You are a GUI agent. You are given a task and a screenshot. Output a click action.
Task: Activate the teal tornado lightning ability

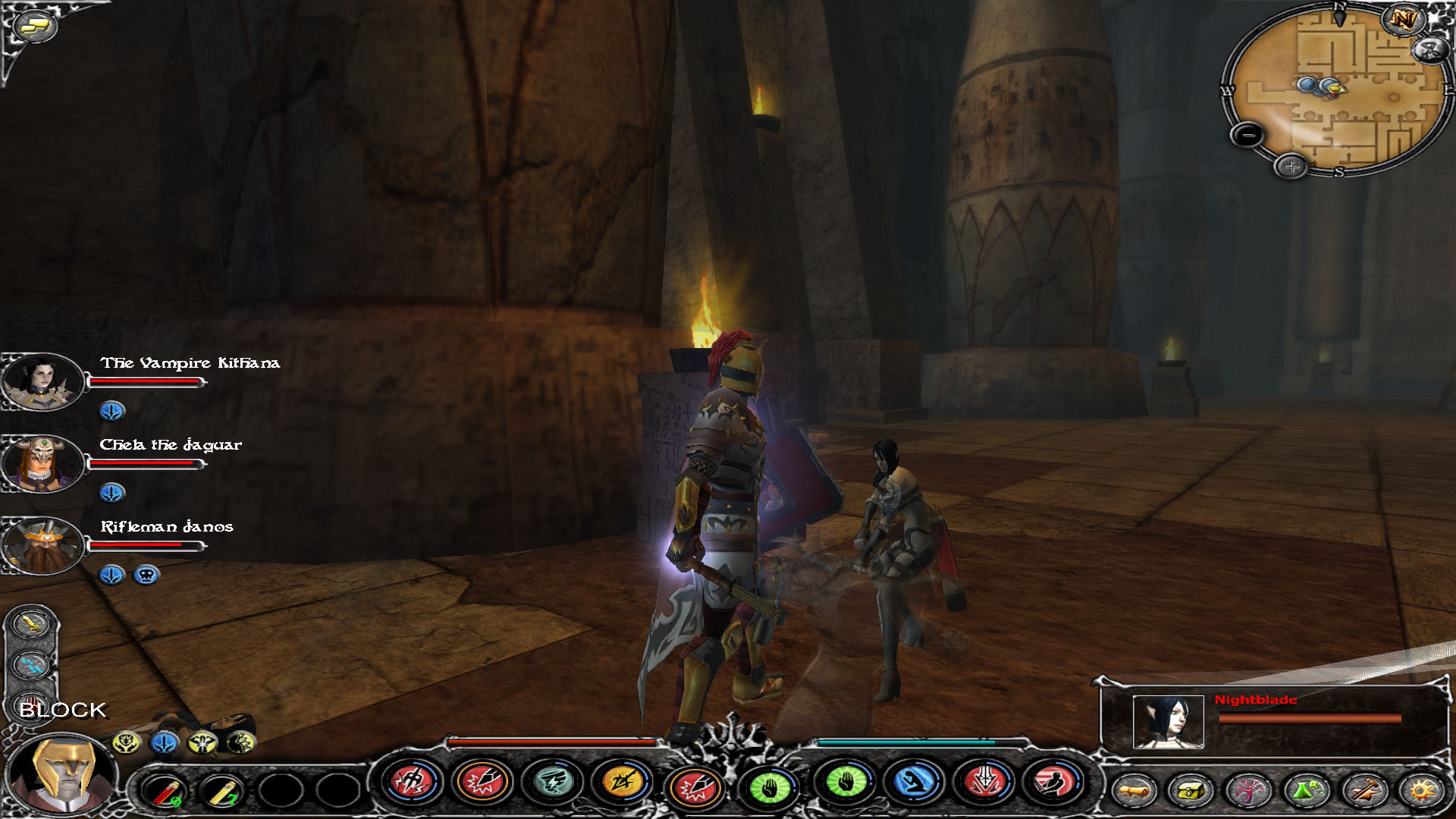pyautogui.click(x=553, y=782)
